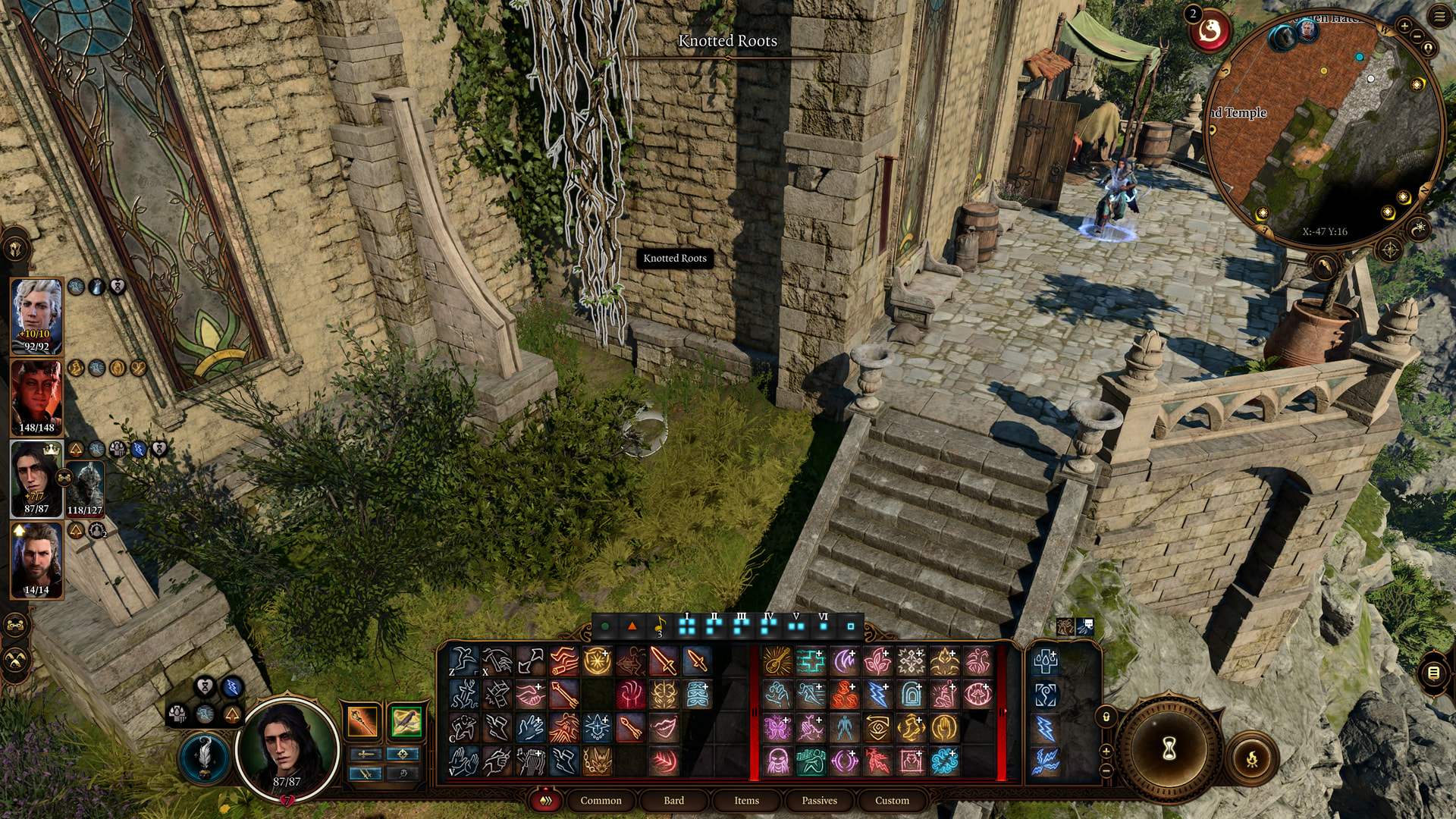Select the main hand staff weapon slot

coord(362,721)
